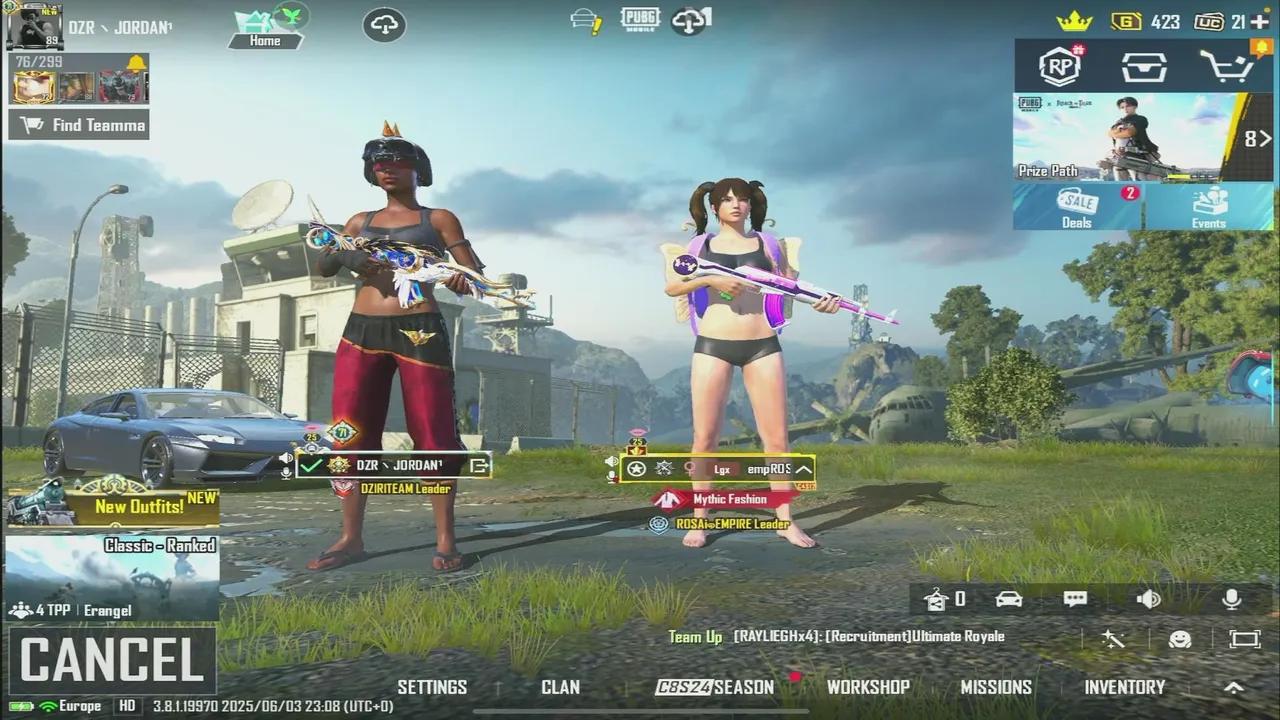This screenshot has width=1280, height=720.
Task: Open the chat bubble icon
Action: click(x=1076, y=599)
